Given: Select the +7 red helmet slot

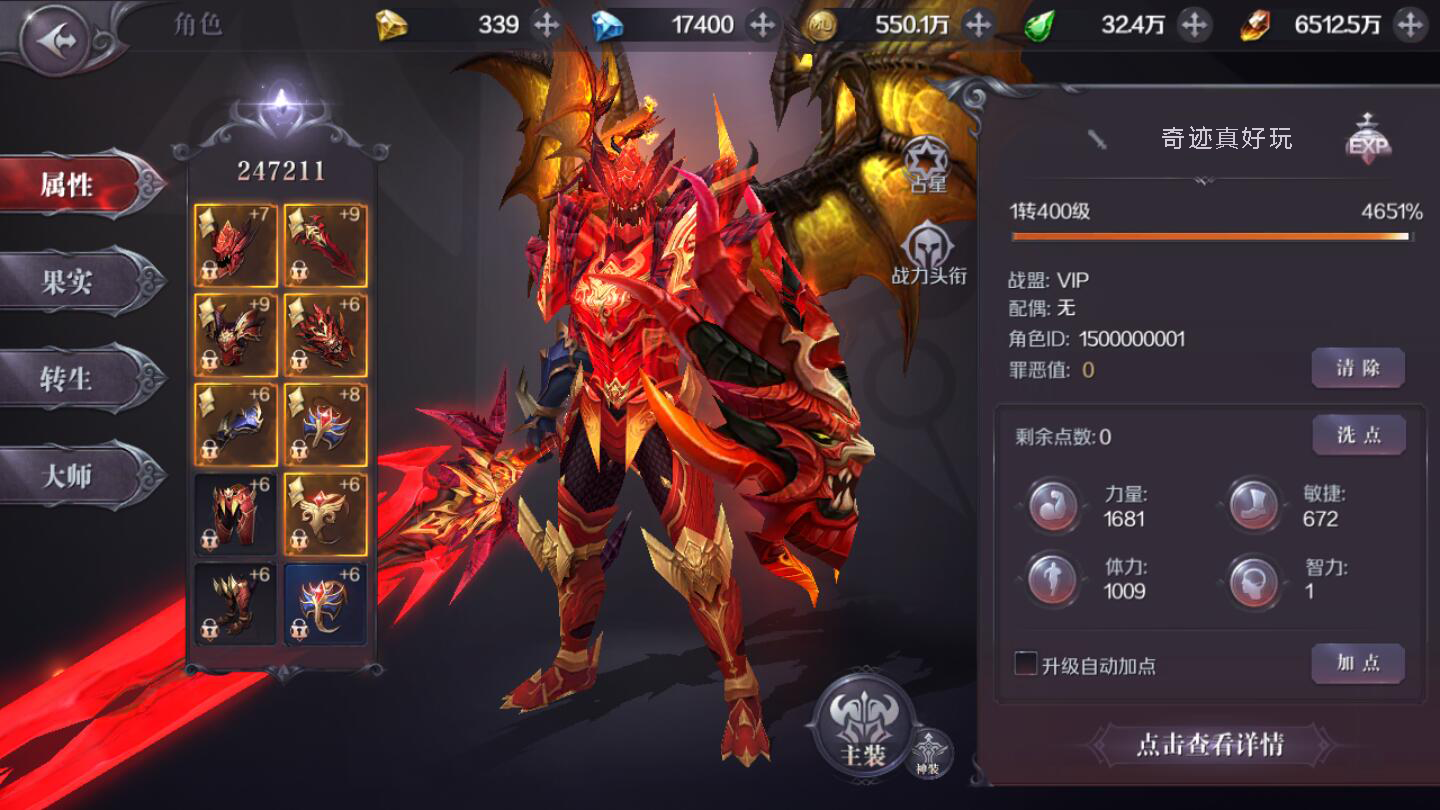Looking at the screenshot, I should click(235, 246).
